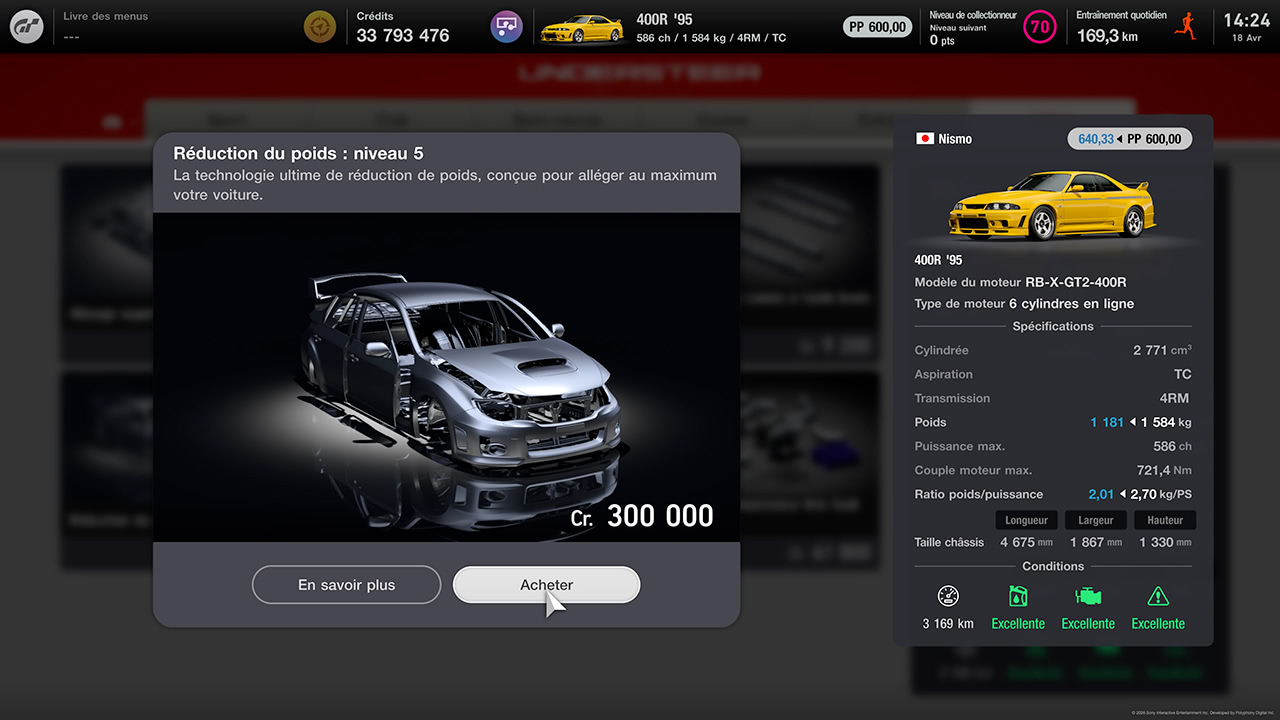The height and width of the screenshot is (720, 1280).
Task: Select the gold credits coin icon
Action: (x=319, y=26)
